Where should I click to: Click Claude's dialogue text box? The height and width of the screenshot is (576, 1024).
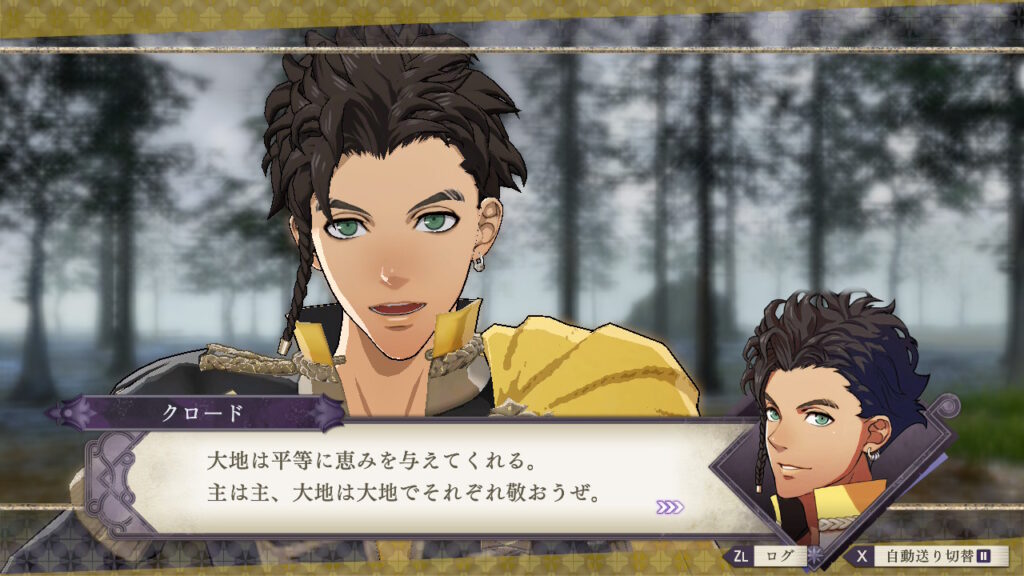coord(420,477)
